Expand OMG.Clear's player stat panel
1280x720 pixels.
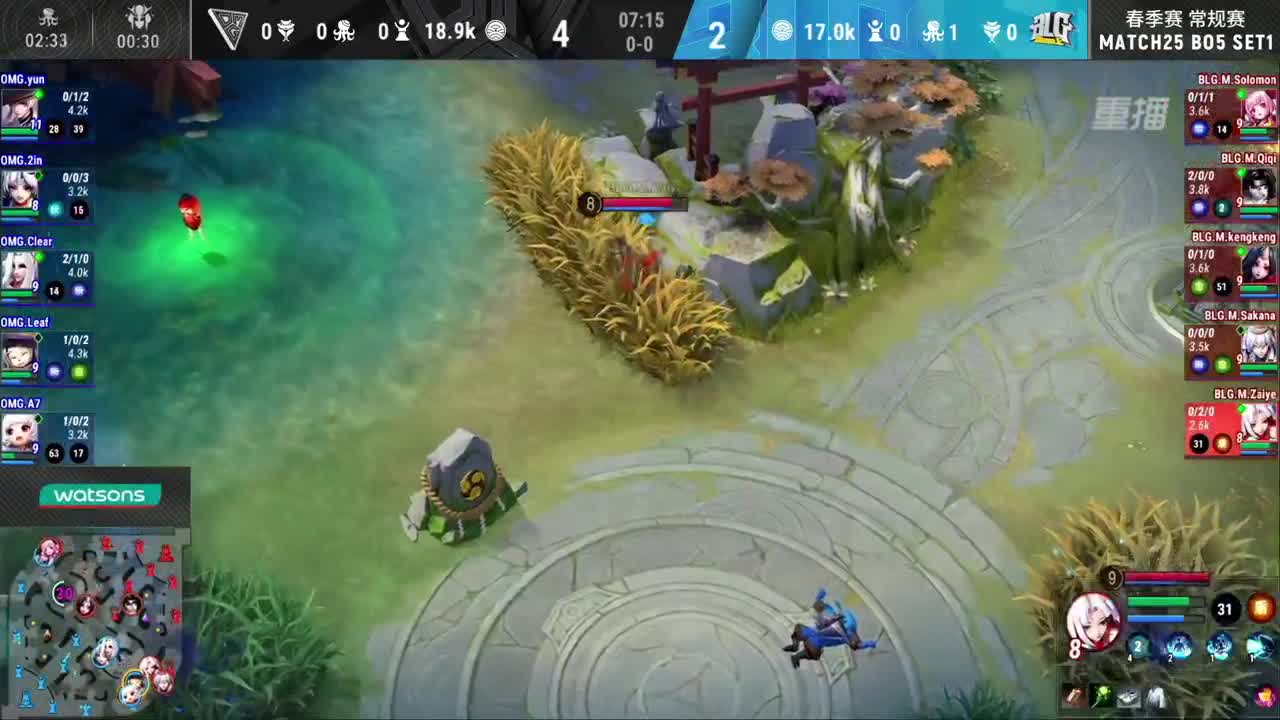[x=47, y=270]
